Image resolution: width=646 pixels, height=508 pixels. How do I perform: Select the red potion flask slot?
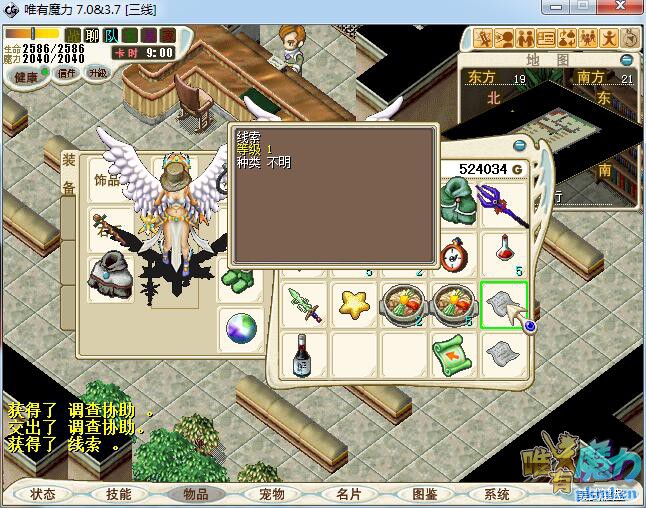505,250
